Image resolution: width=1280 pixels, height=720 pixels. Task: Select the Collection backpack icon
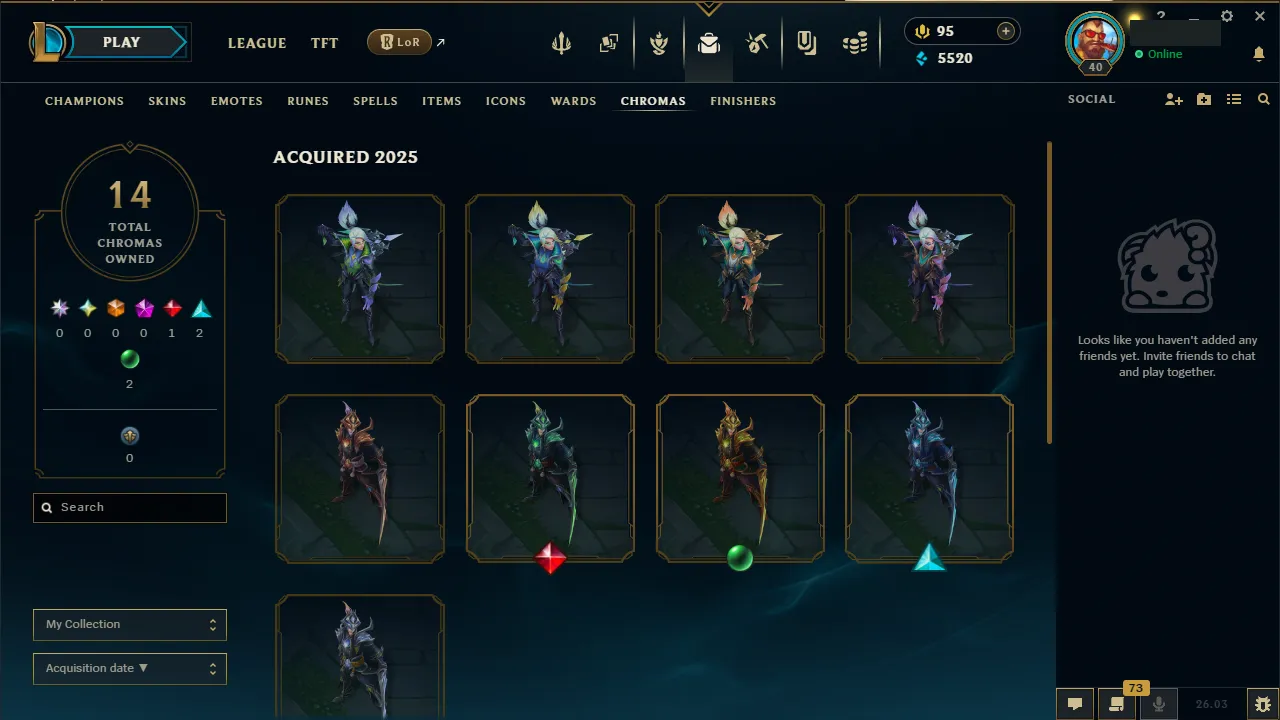[709, 43]
